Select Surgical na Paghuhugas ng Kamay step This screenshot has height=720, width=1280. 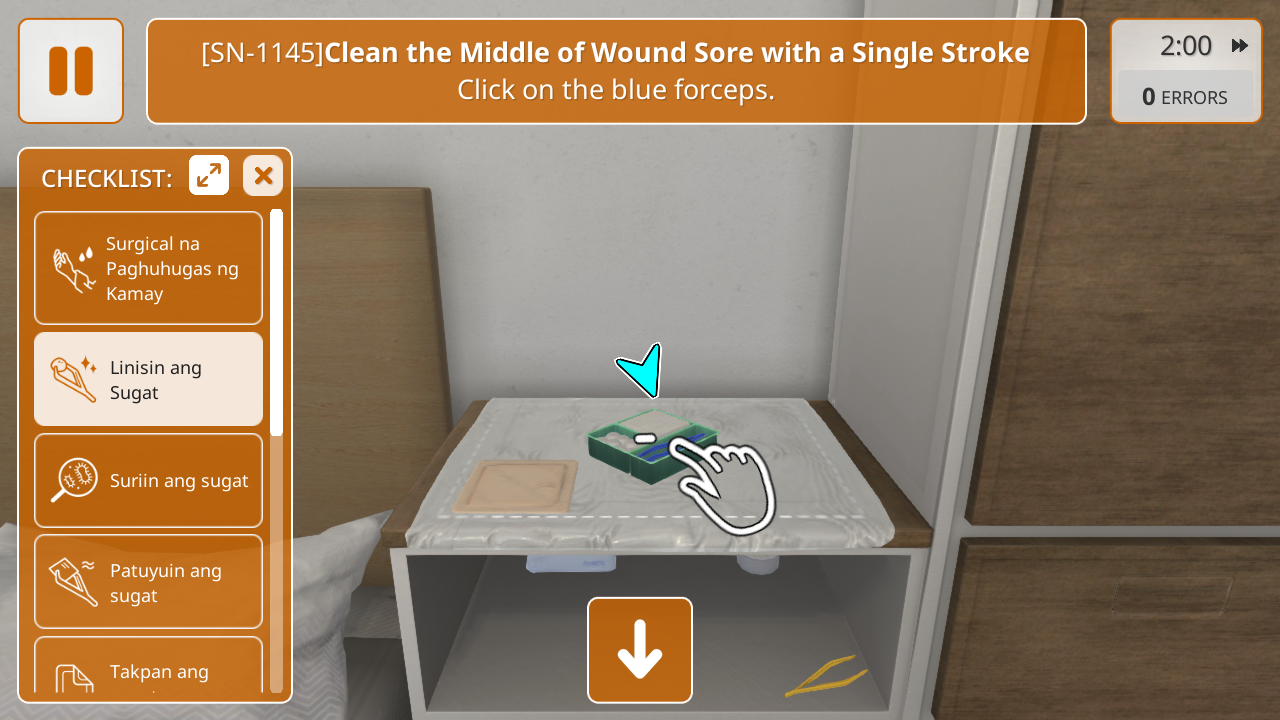coord(148,268)
